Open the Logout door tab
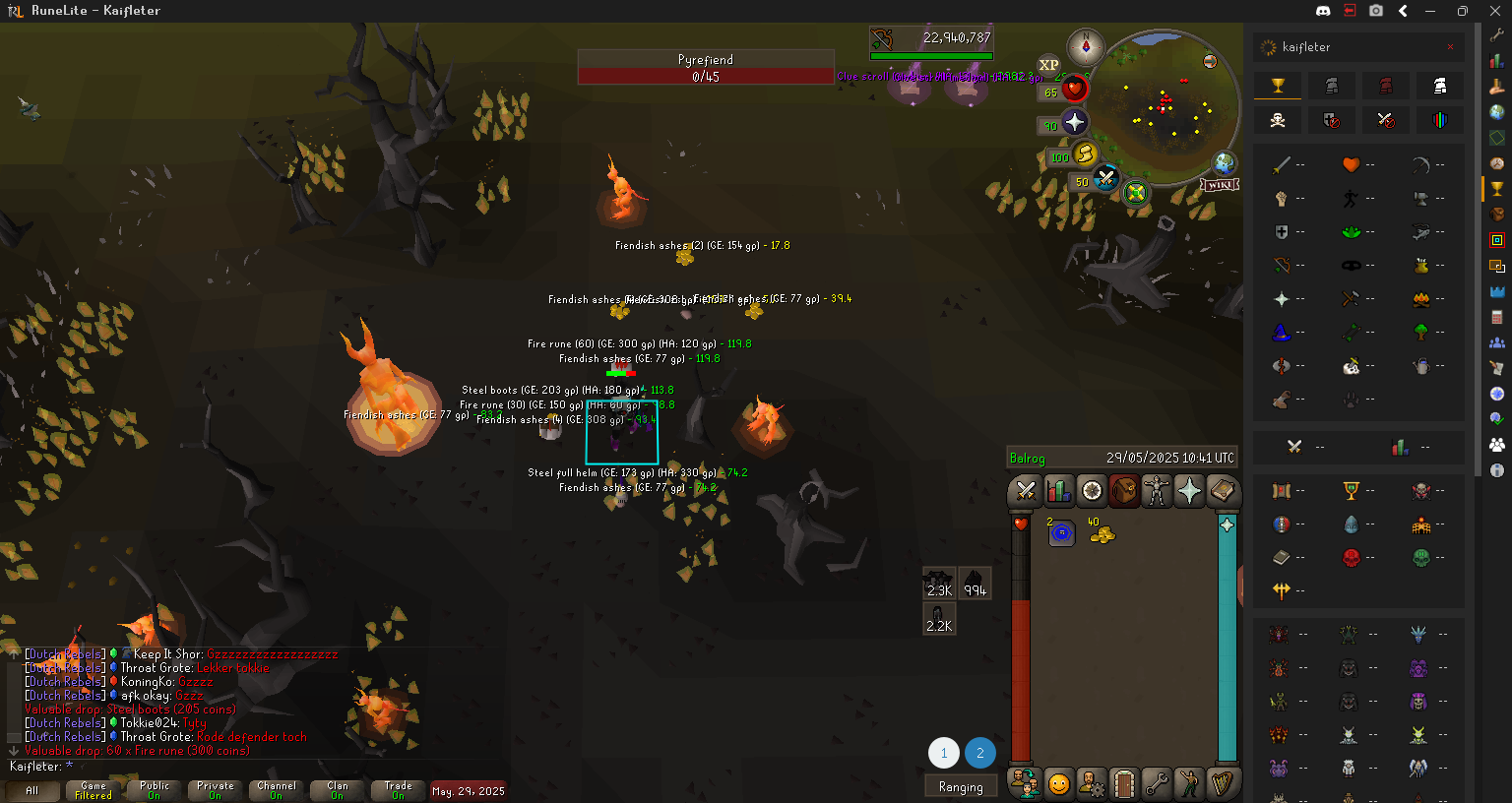This screenshot has height=803, width=1512. pyautogui.click(x=1124, y=784)
